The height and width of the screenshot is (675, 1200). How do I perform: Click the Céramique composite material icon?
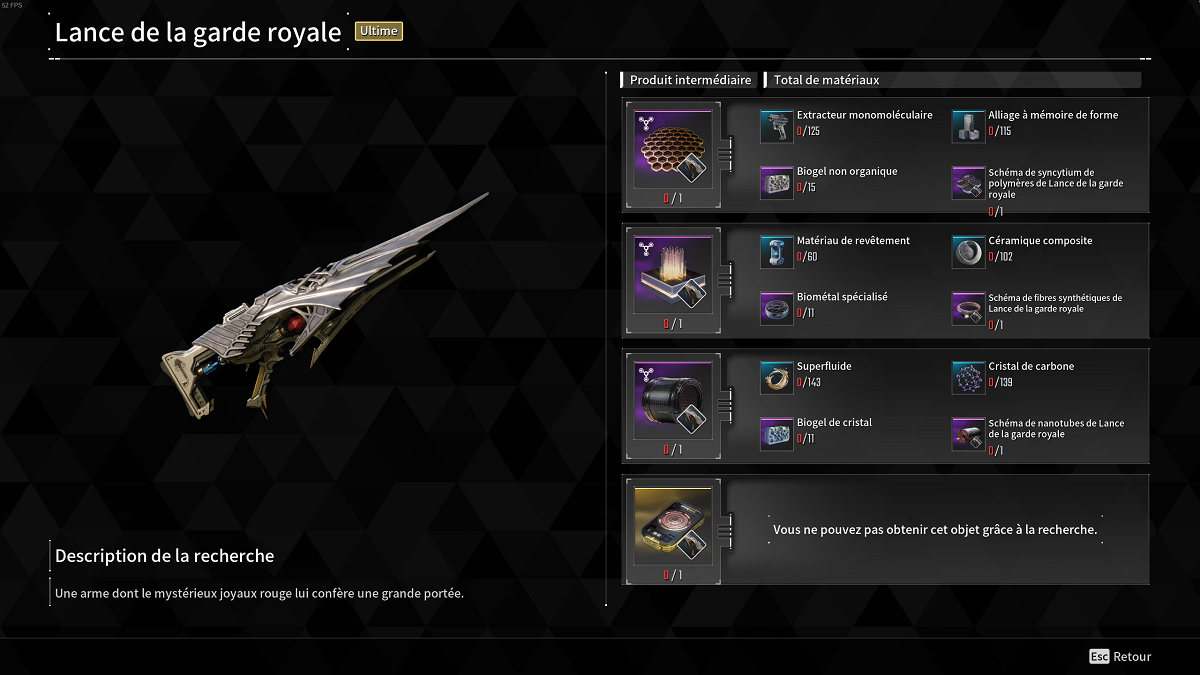968,252
